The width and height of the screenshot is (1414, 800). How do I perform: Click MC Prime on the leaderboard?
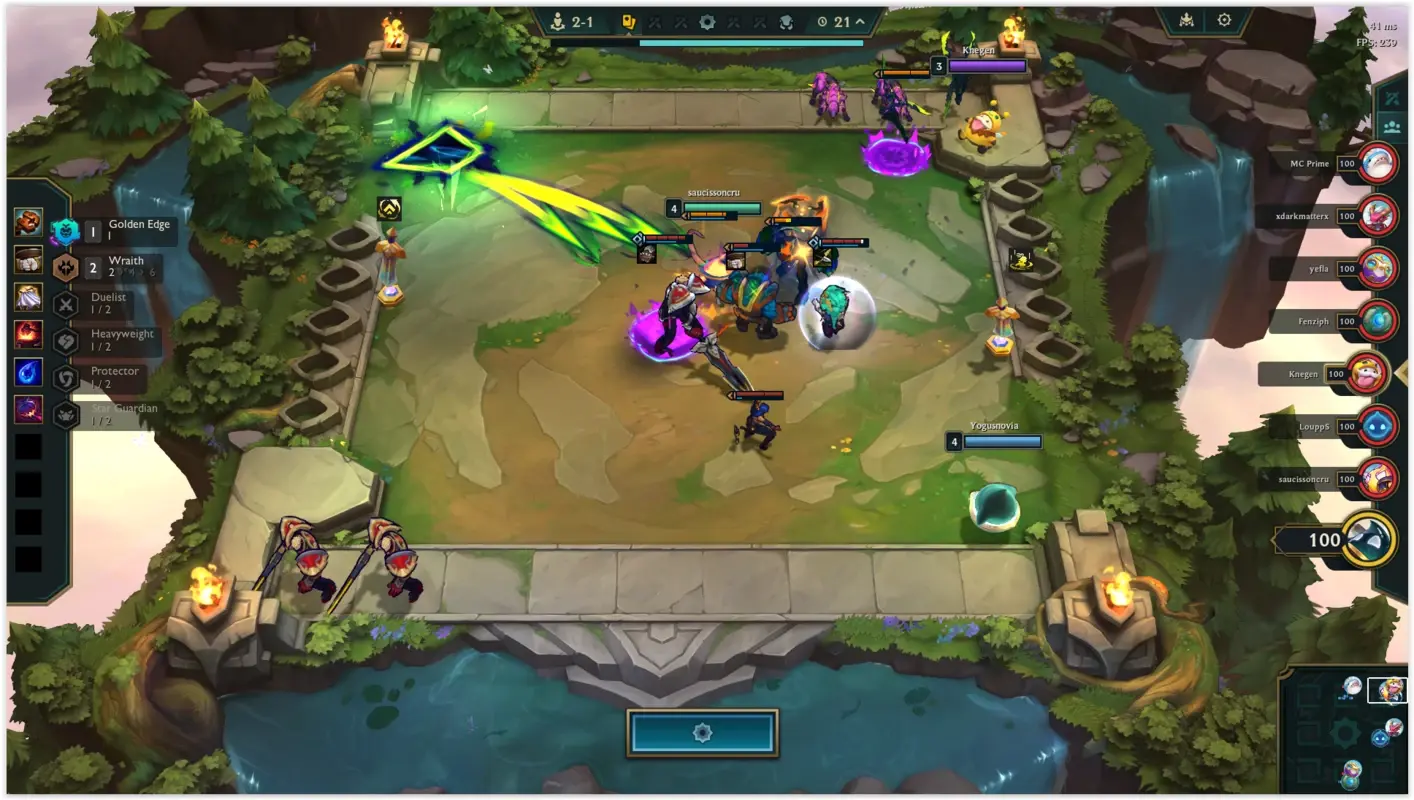pos(1310,163)
